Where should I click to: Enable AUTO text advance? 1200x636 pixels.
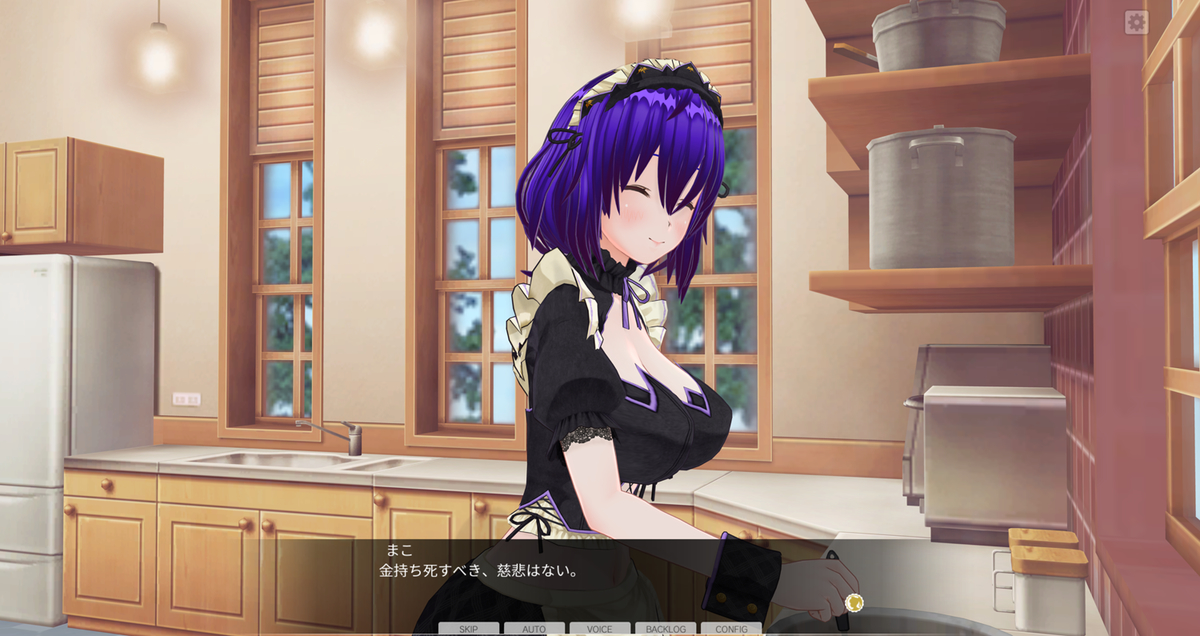(534, 629)
